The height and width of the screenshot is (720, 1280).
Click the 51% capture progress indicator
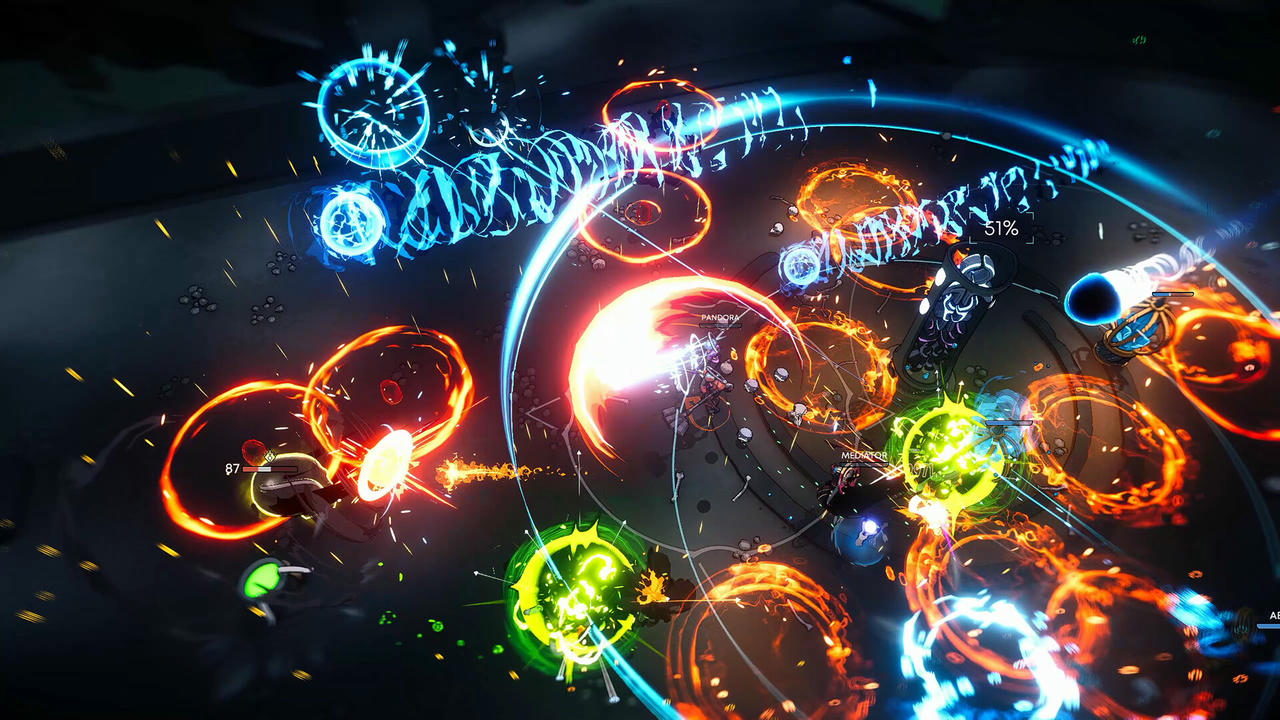(1000, 228)
